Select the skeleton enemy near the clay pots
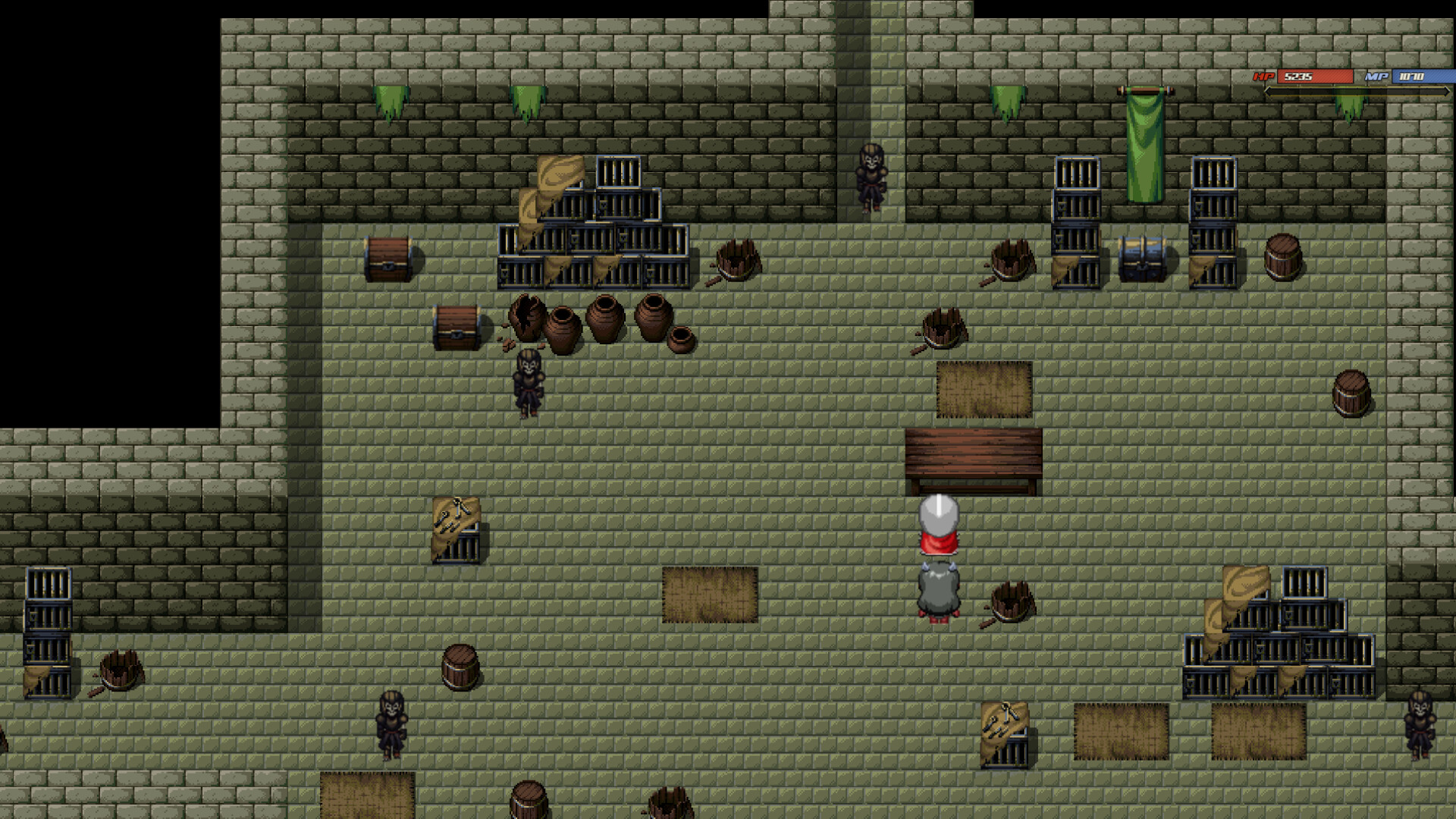Image resolution: width=1456 pixels, height=819 pixels. [528, 383]
